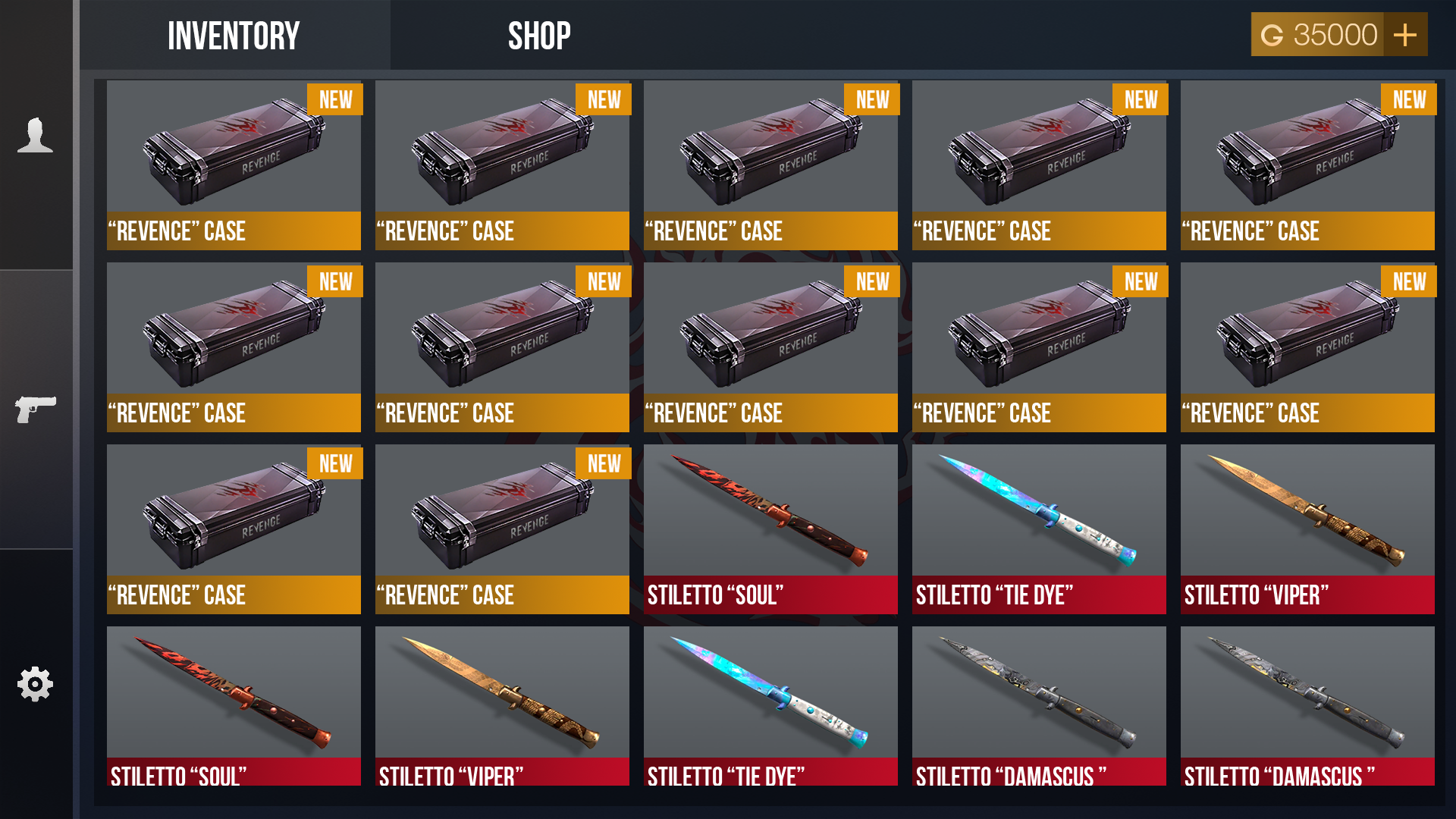Image resolution: width=1456 pixels, height=819 pixels.
Task: Click the gold coin currency icon
Action: click(x=1272, y=34)
